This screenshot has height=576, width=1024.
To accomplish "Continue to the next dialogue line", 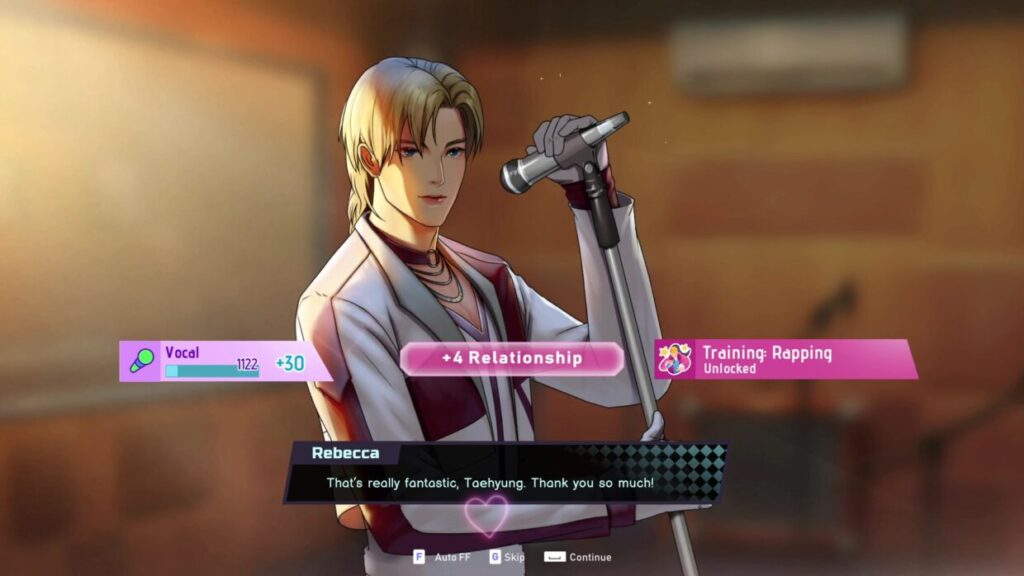I will coord(578,557).
